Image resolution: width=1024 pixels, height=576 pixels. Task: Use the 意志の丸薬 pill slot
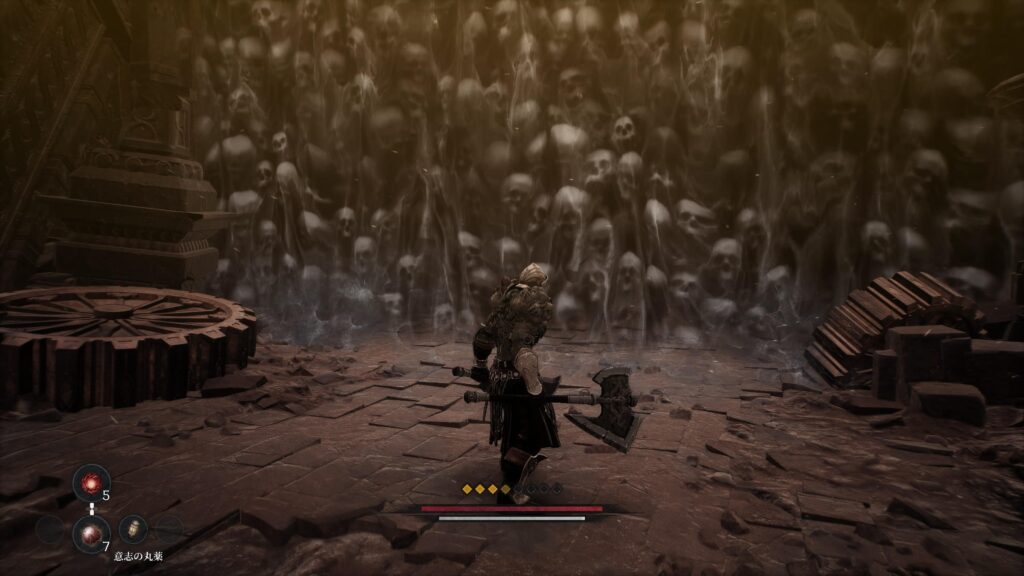point(92,530)
